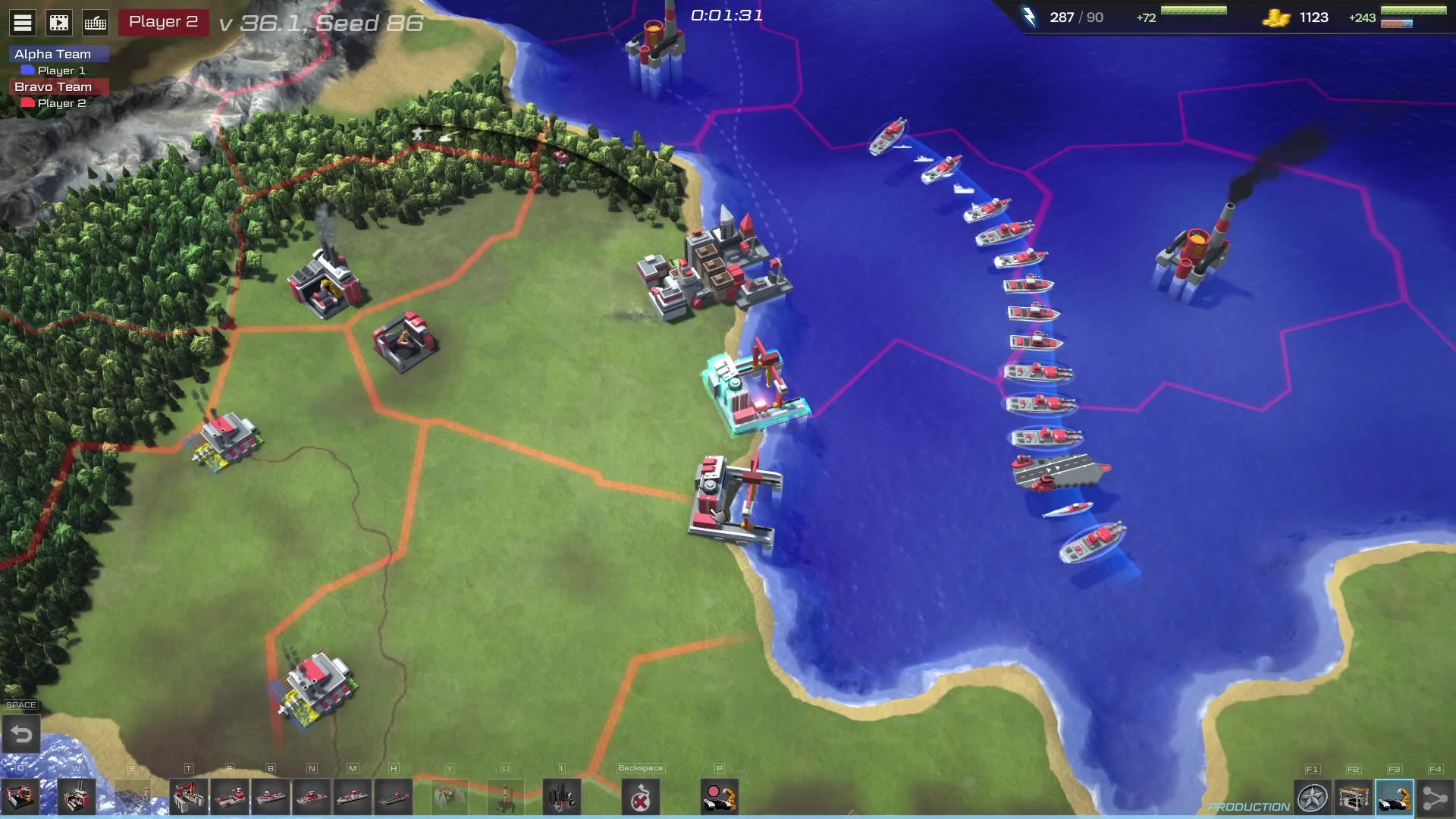Open the connected-nodes tab
This screenshot has height=819, width=1456.
[x=1436, y=798]
